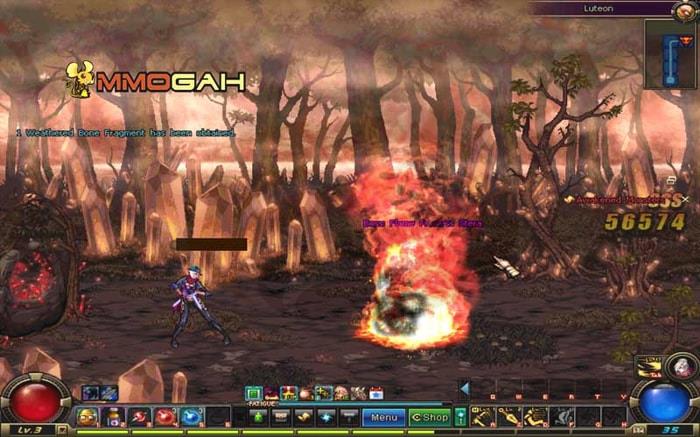Use the blue orb consumable slot
The width and height of the screenshot is (700, 437).
(190, 416)
